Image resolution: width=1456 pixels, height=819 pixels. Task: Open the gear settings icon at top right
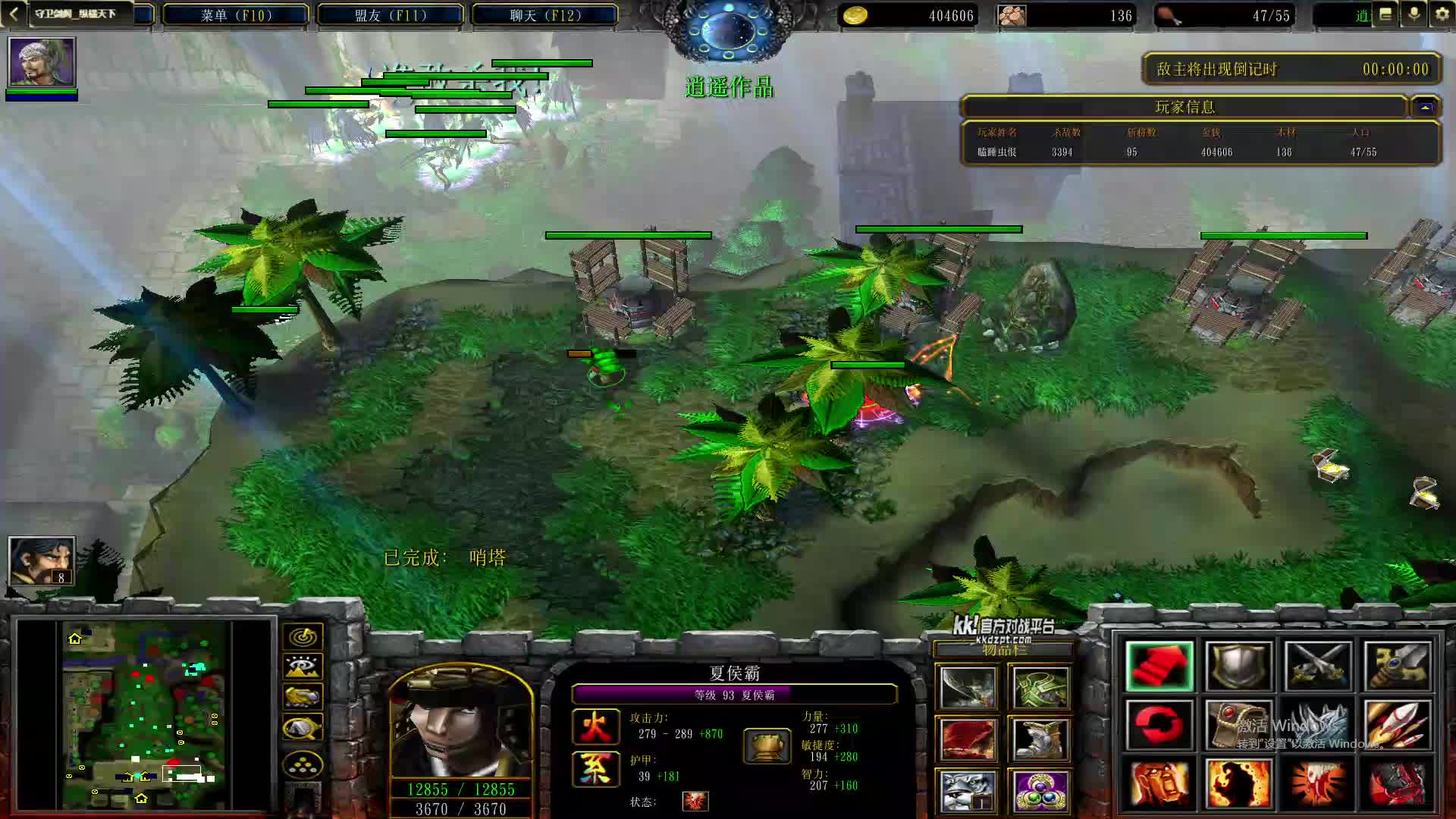pyautogui.click(x=1442, y=14)
